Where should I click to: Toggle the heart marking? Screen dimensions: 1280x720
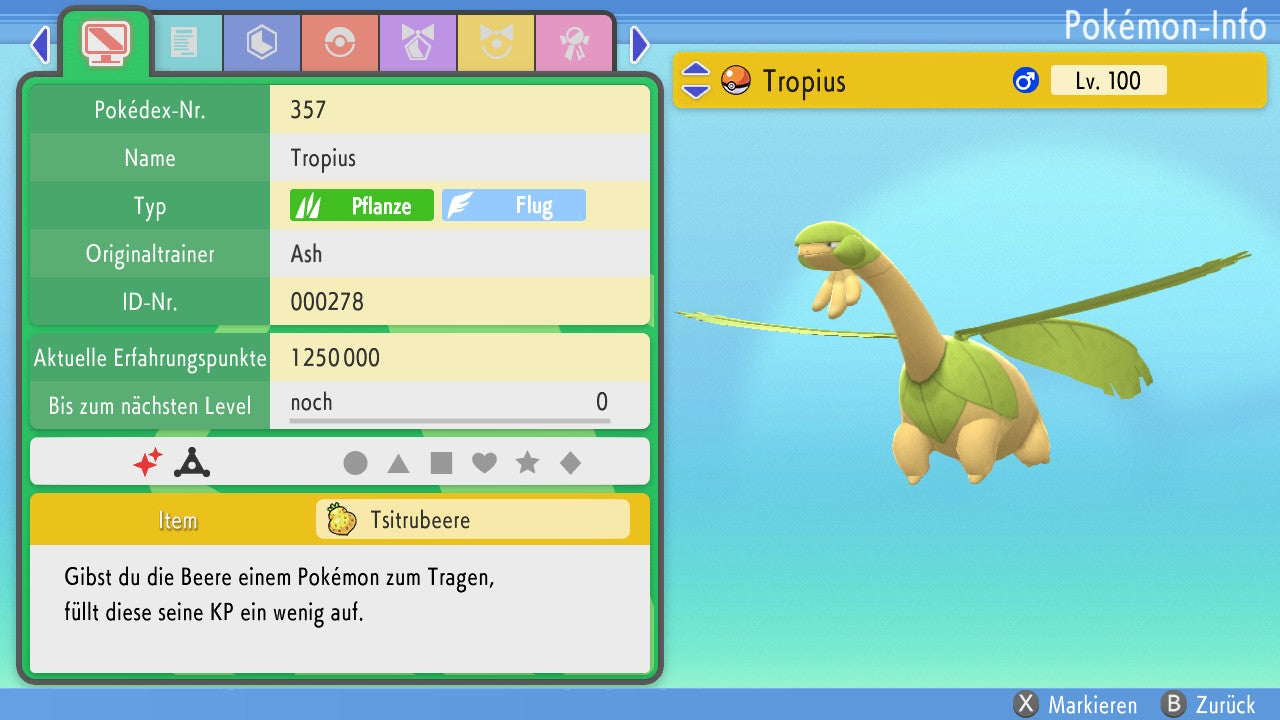coord(484,463)
